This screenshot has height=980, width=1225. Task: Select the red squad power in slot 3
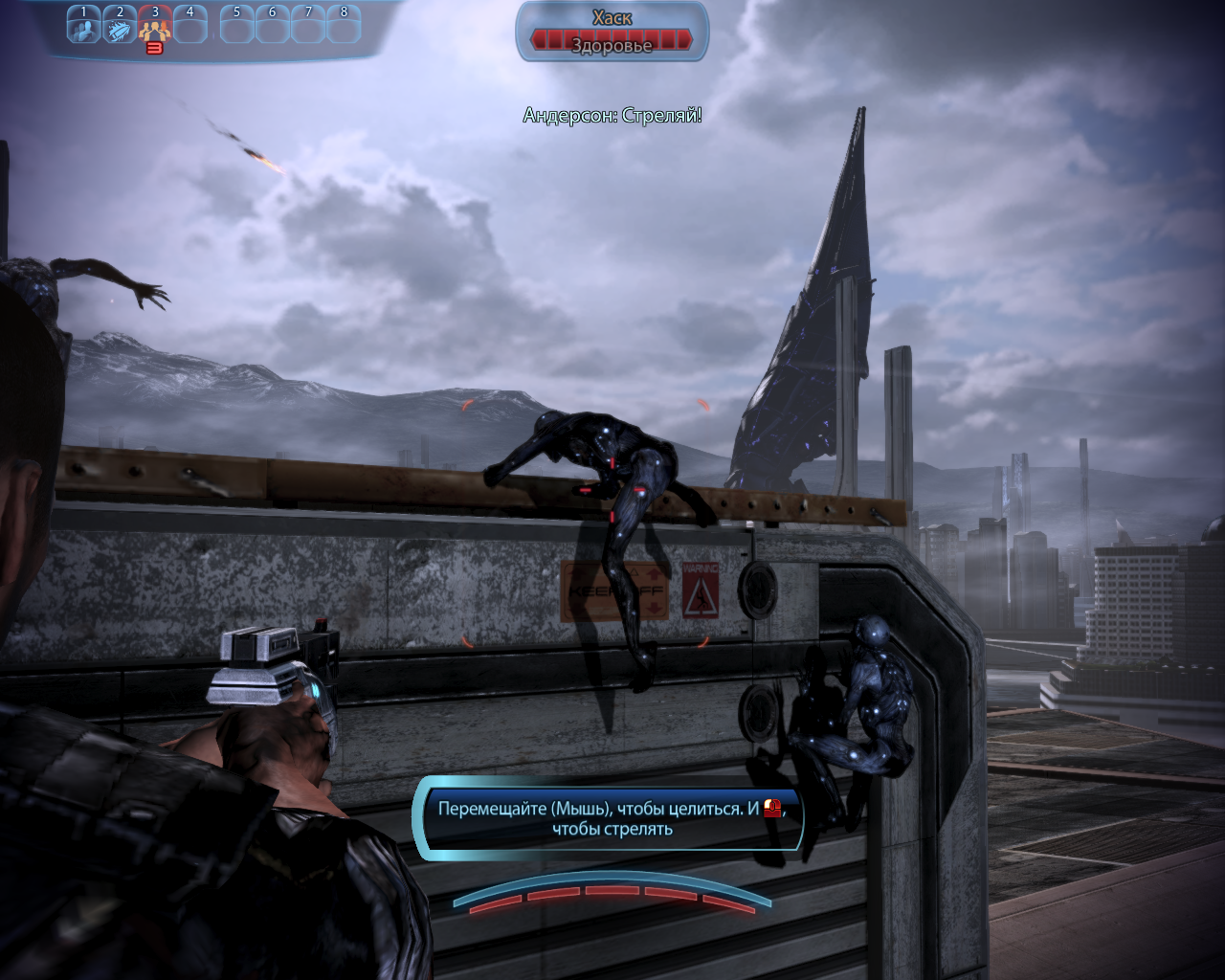point(155,27)
